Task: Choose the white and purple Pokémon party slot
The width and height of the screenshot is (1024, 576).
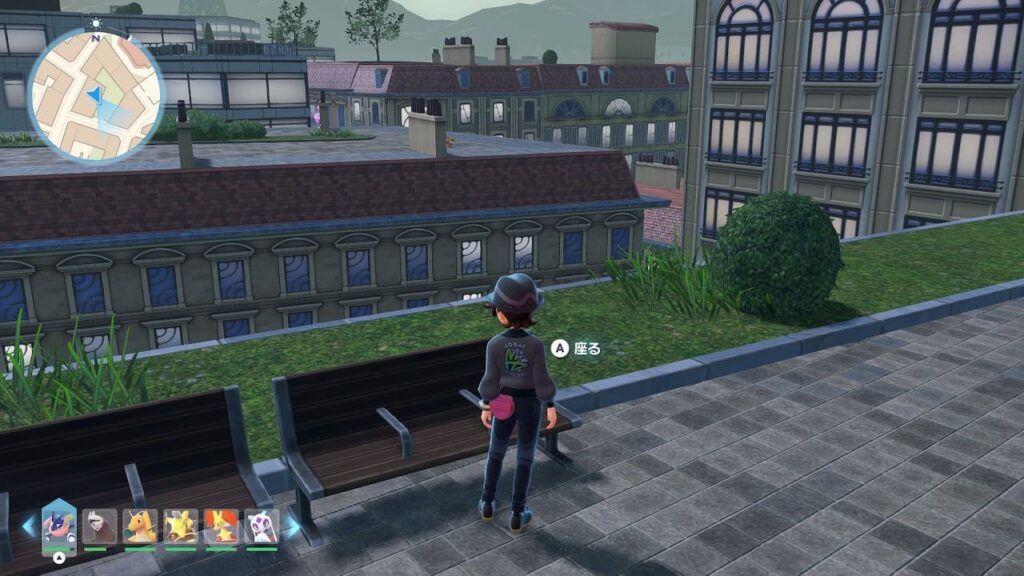Action: tap(261, 525)
